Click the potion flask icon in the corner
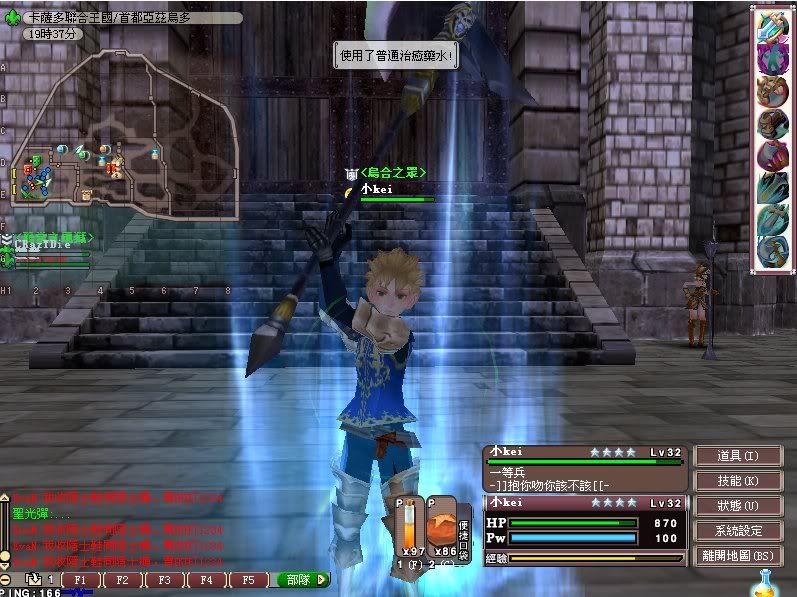 [768, 581]
